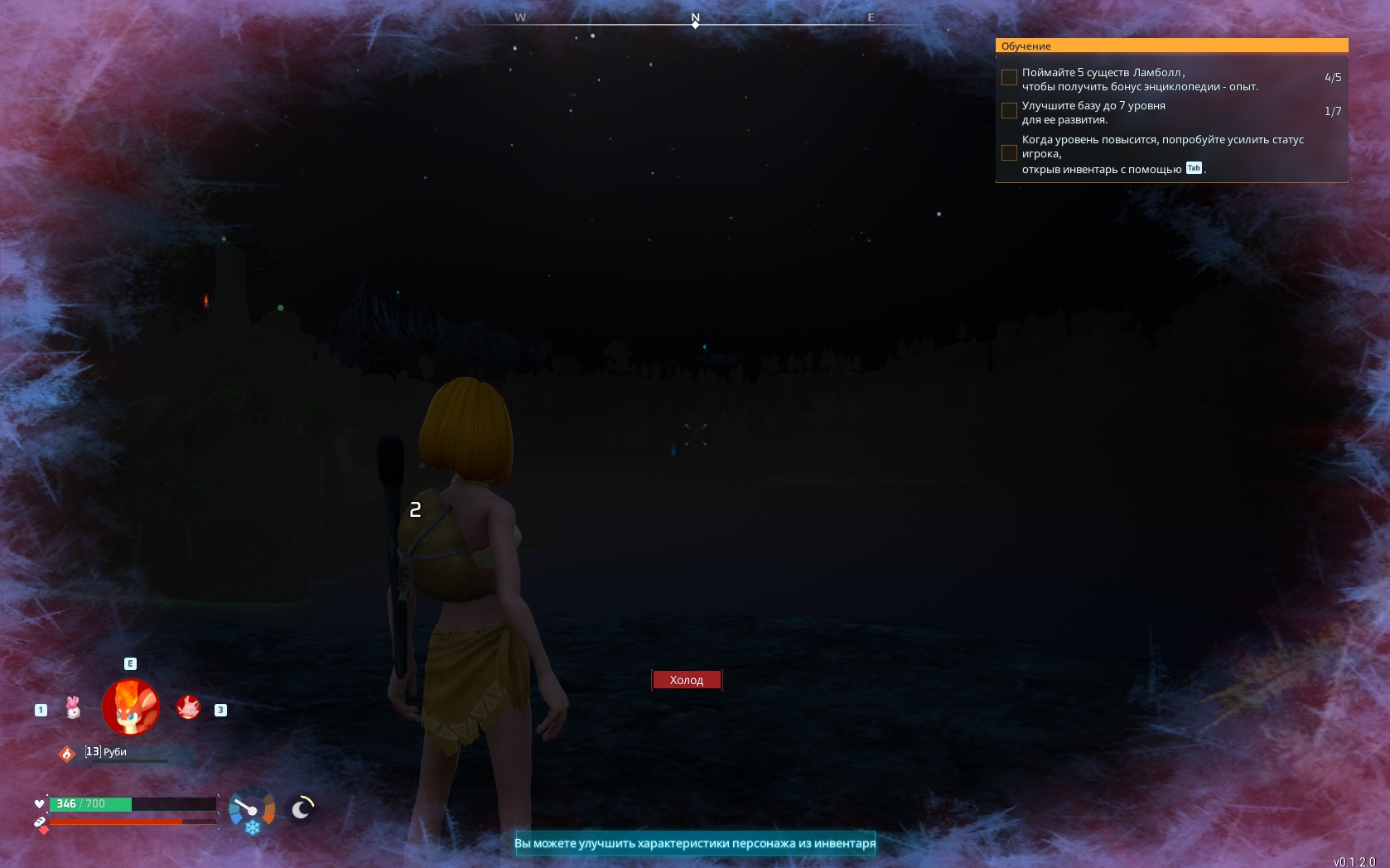Viewport: 1390px width, 868px height.
Task: Choose the pink bunny pal icon
Action: pos(73,708)
